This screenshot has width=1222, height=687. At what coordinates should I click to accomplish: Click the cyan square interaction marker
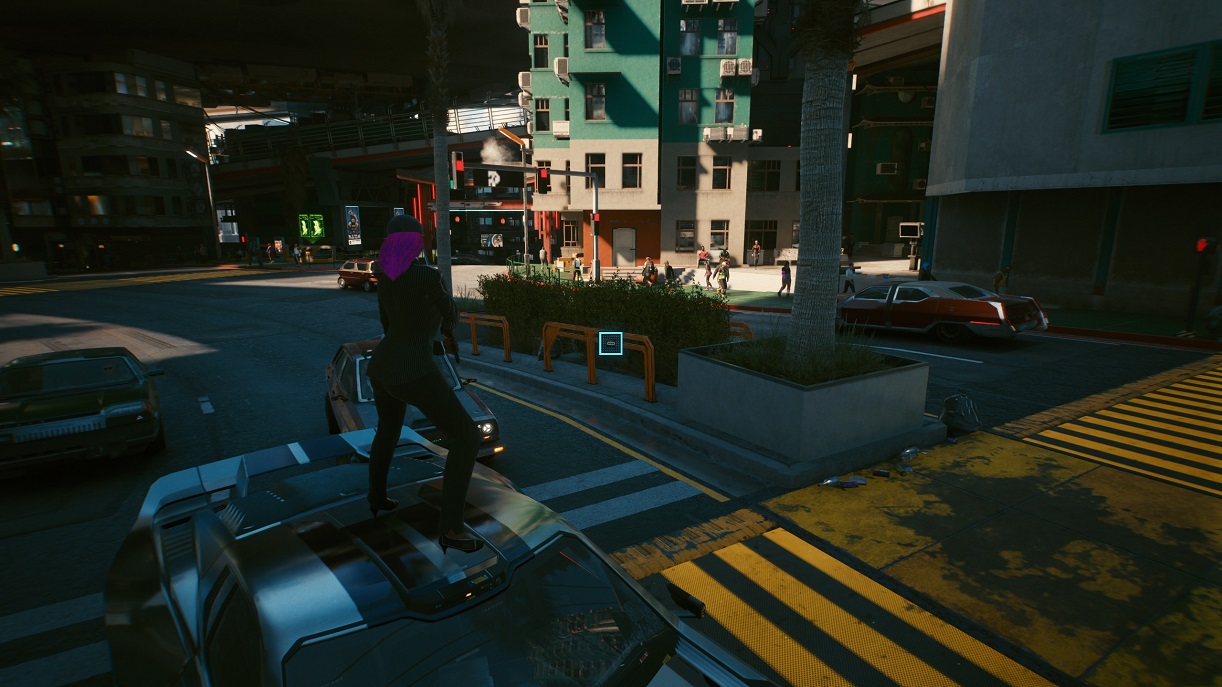[610, 343]
